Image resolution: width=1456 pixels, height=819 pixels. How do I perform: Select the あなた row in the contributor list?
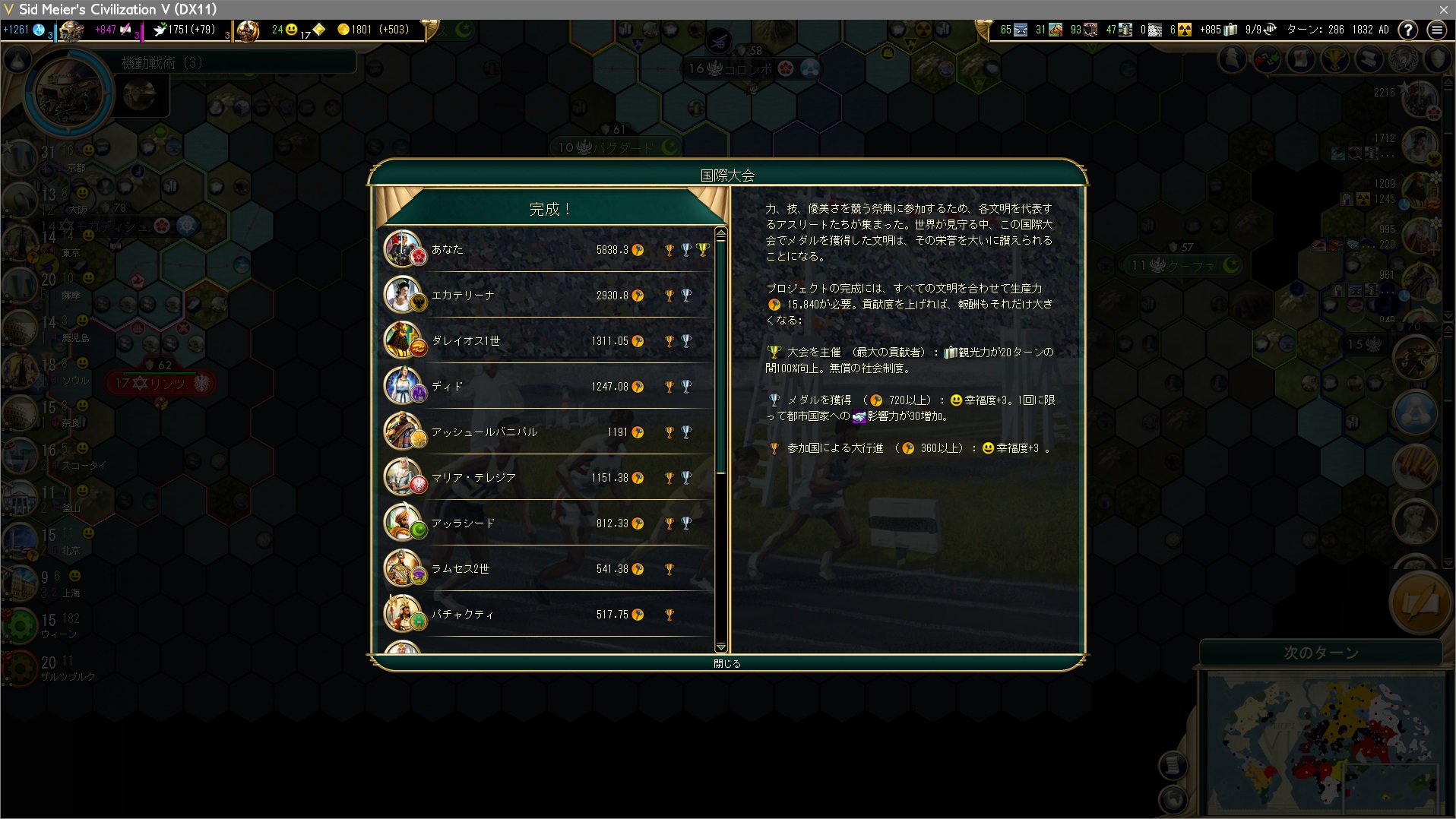547,250
